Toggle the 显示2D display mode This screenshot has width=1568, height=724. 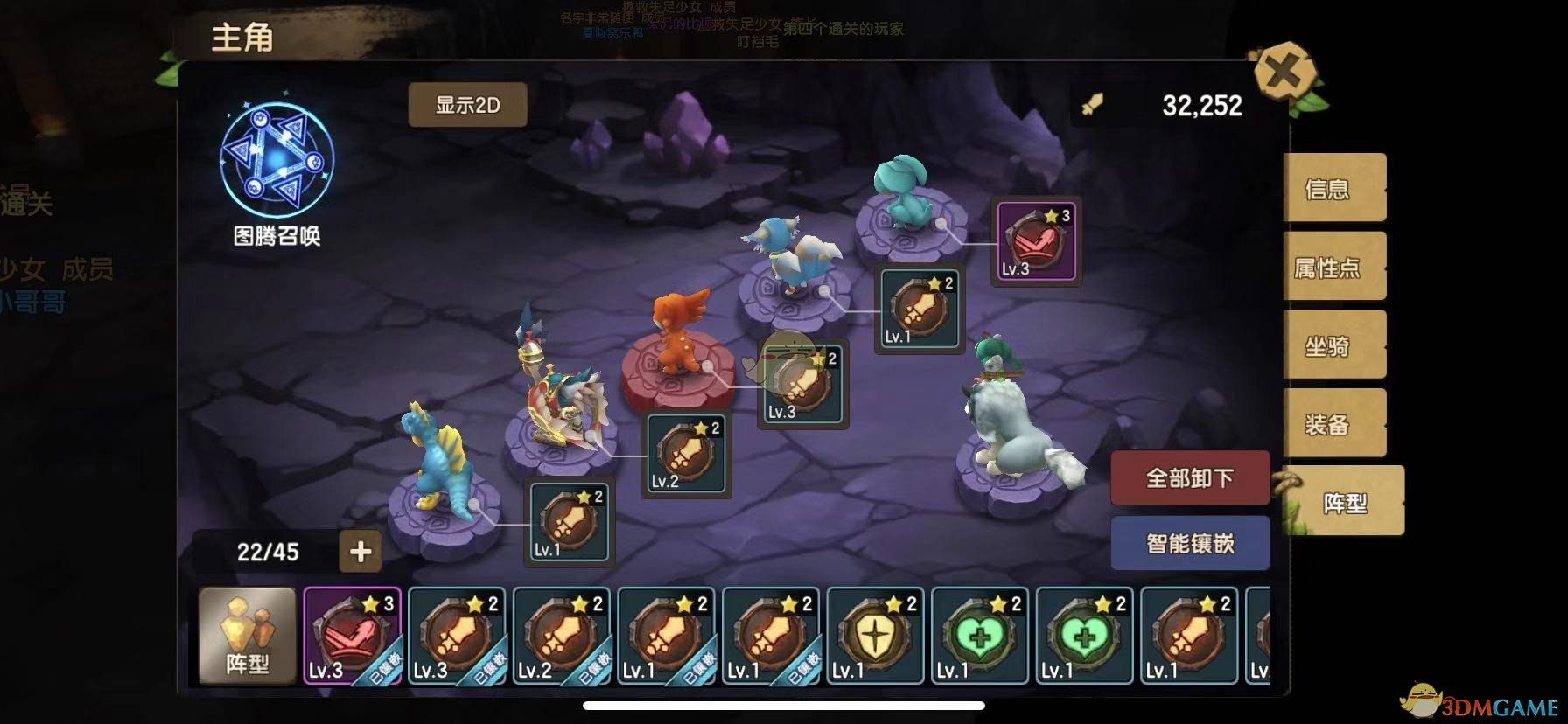tap(467, 103)
